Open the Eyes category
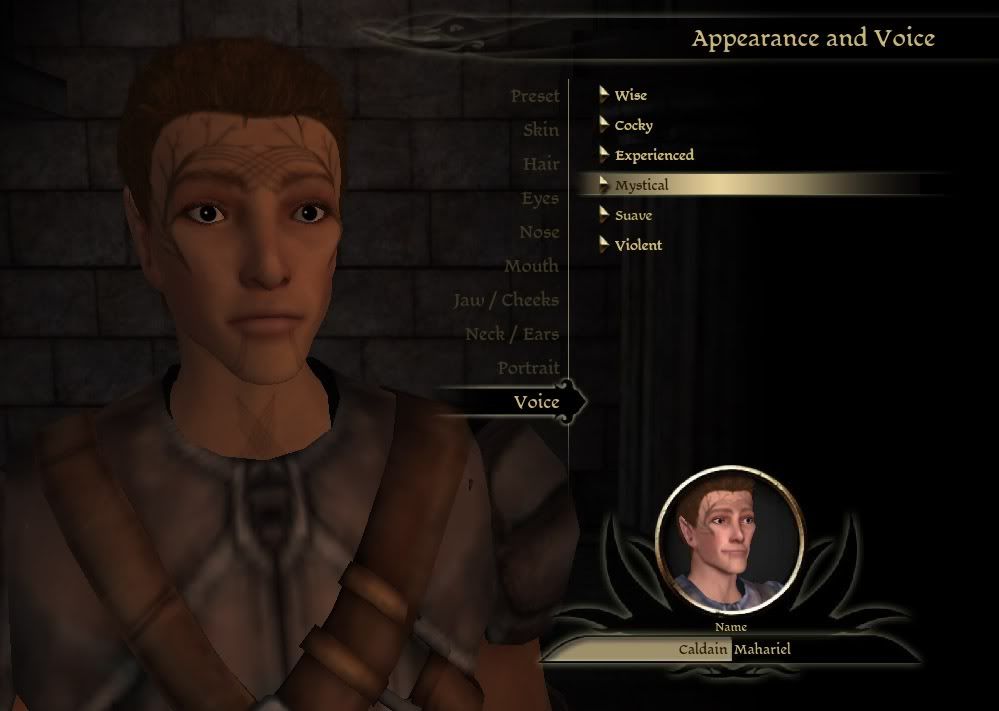The width and height of the screenshot is (999, 711). click(540, 199)
